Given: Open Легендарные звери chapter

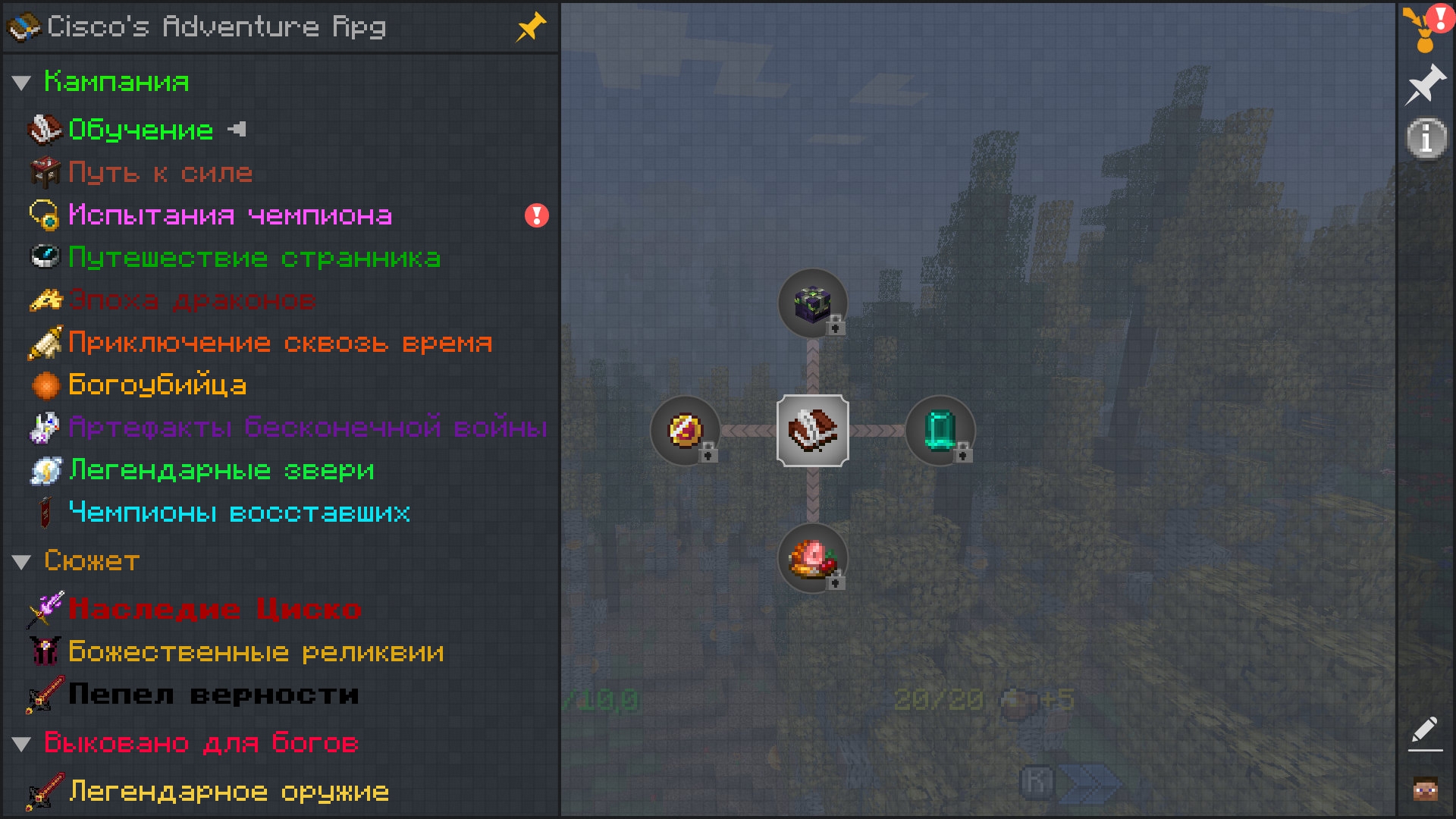Looking at the screenshot, I should (x=221, y=470).
